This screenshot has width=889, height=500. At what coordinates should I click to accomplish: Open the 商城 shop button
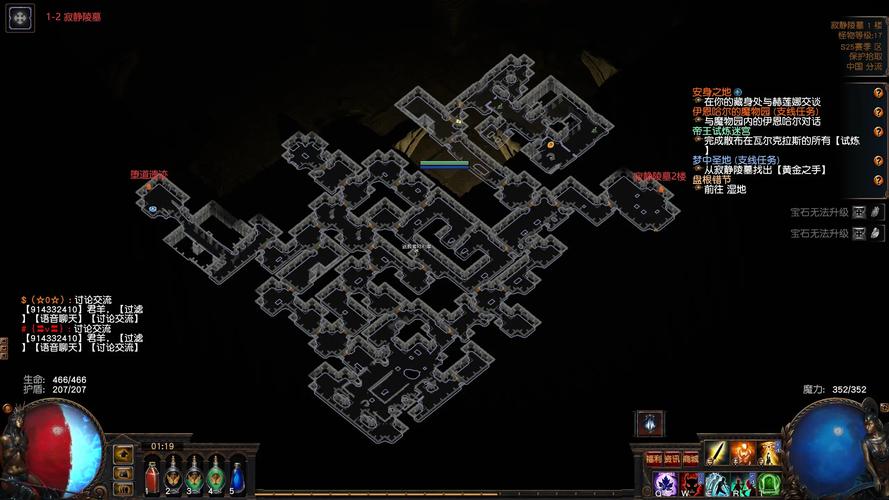pyautogui.click(x=690, y=459)
